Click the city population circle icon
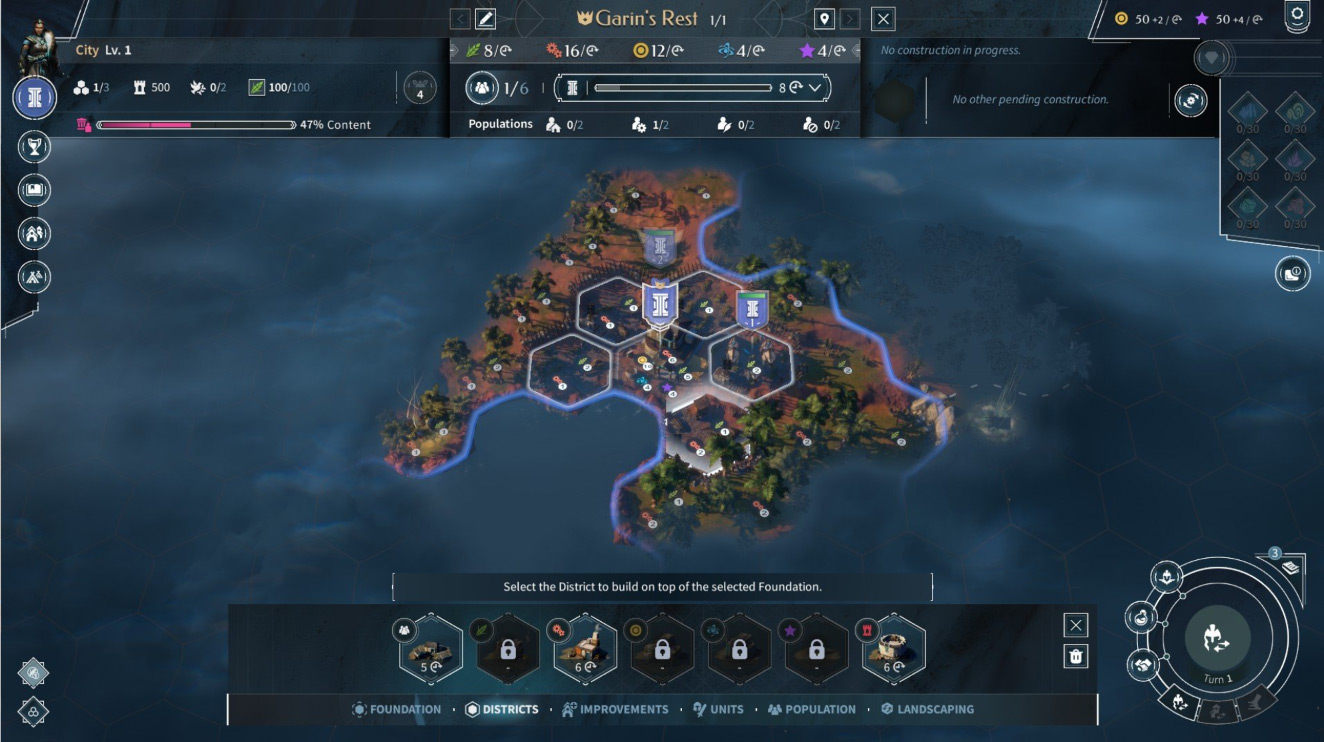Viewport: 1324px width, 742px height. tap(482, 88)
